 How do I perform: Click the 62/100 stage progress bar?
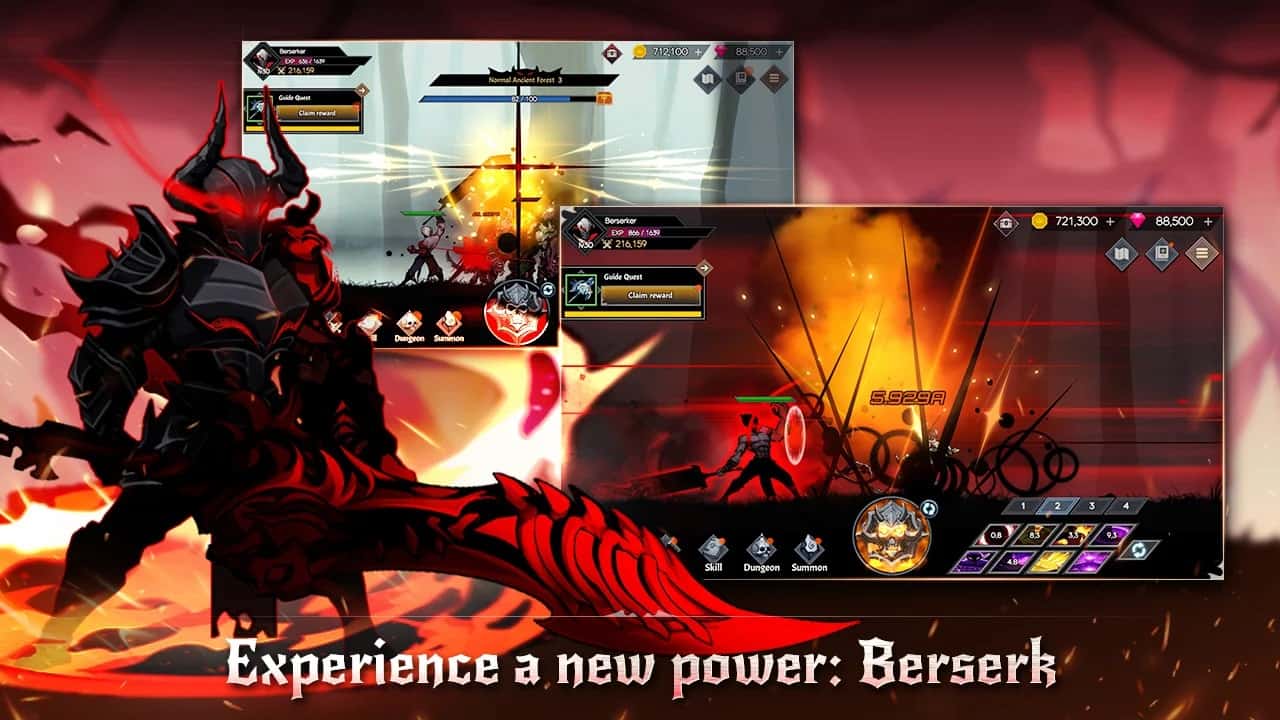point(520,97)
